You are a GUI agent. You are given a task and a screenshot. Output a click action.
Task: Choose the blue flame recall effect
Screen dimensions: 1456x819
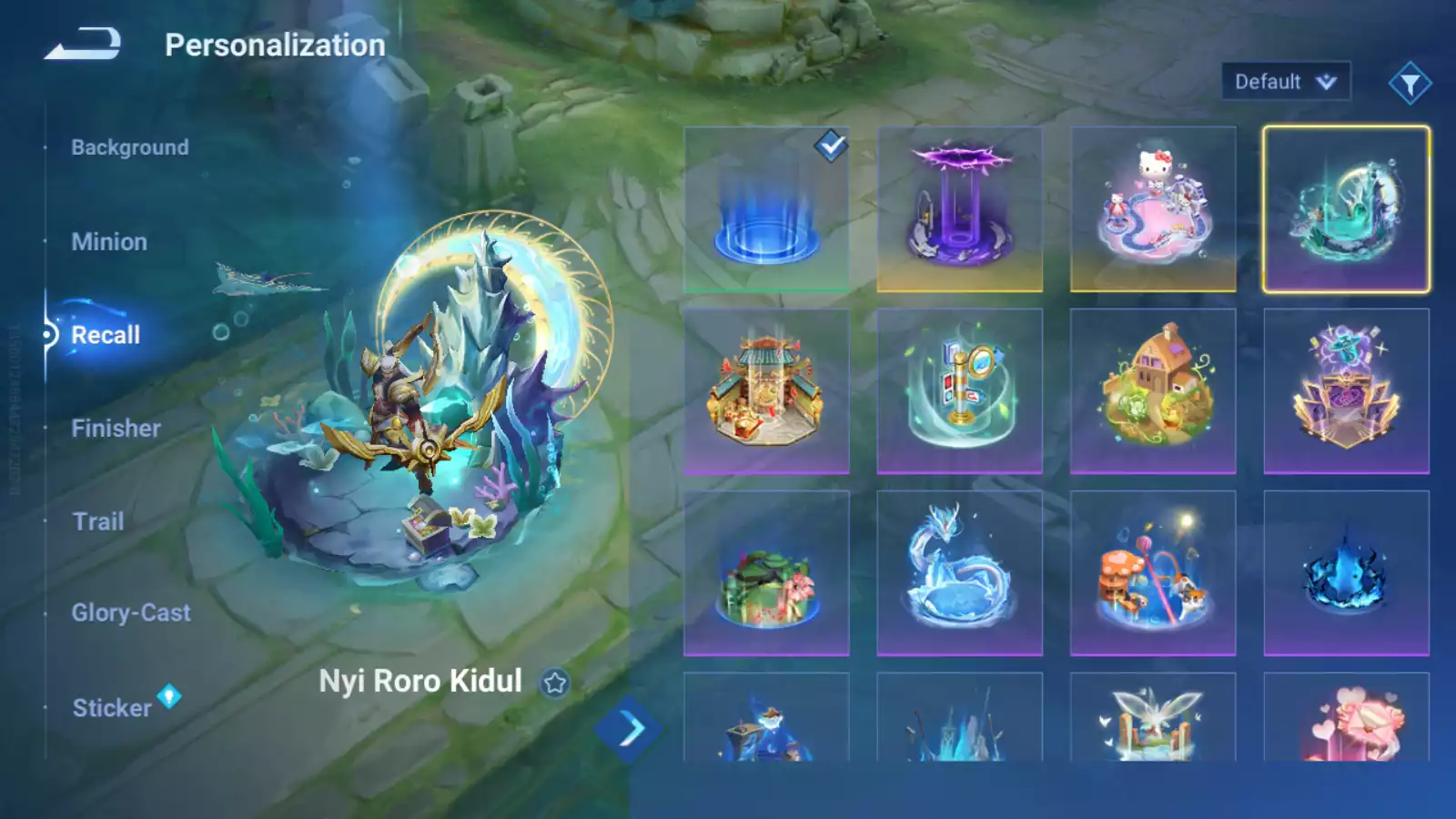tap(1346, 573)
